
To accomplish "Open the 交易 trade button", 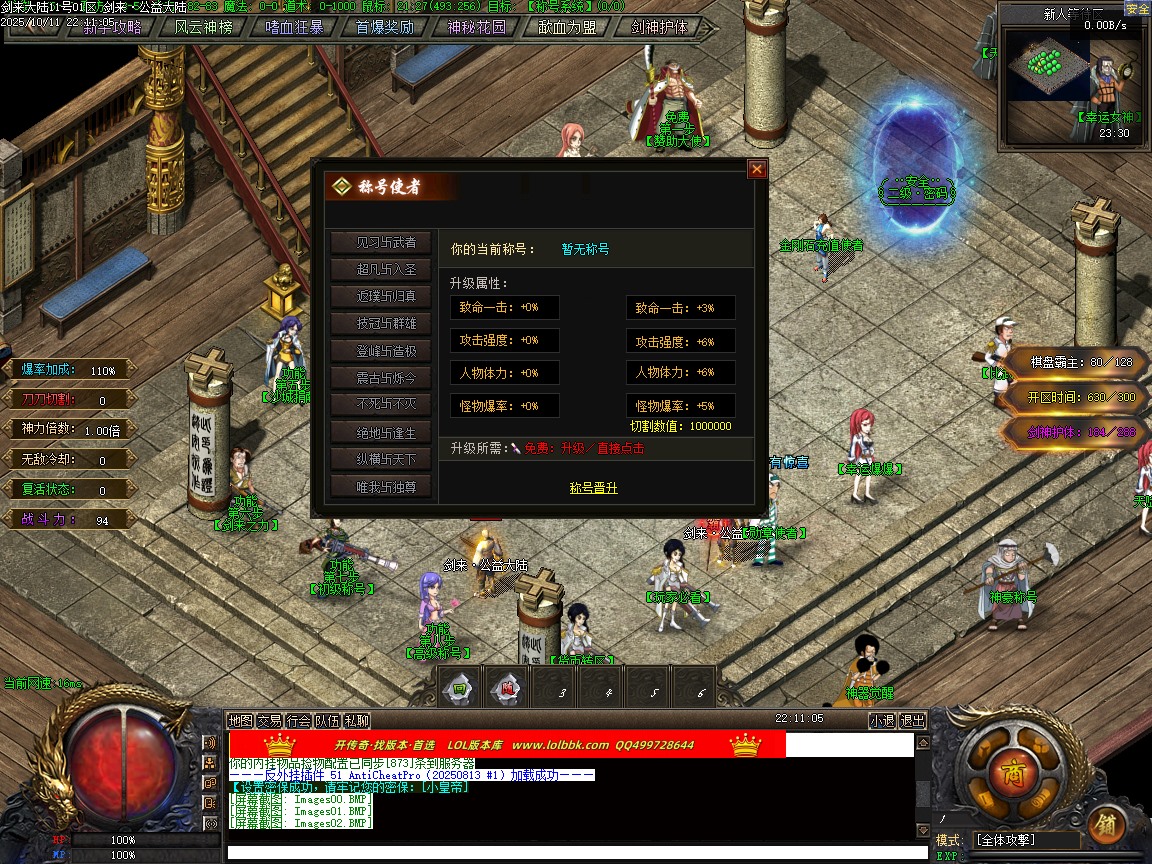I will click(269, 720).
